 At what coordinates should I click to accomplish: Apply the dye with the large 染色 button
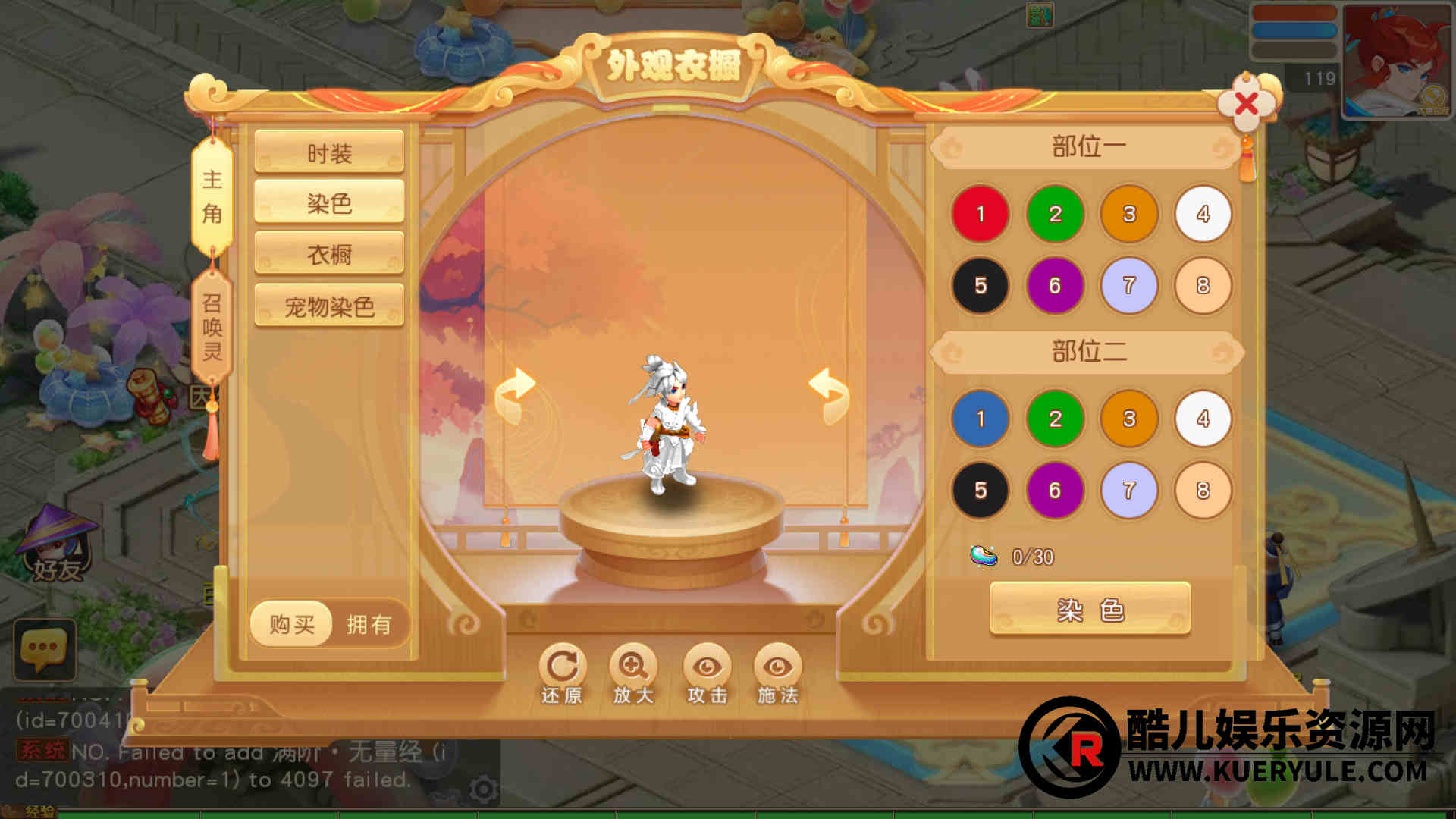(x=1090, y=609)
